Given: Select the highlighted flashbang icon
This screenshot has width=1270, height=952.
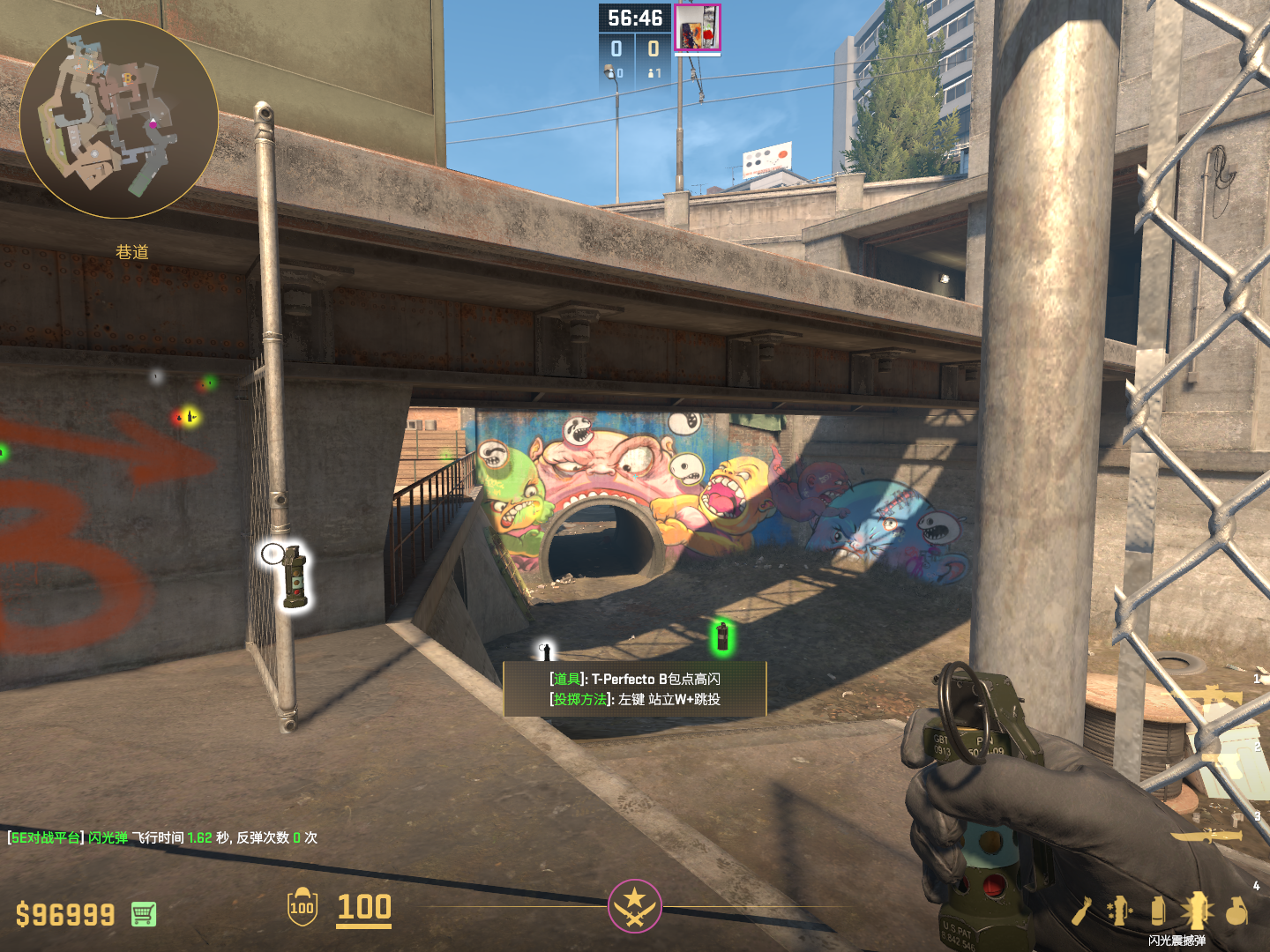Looking at the screenshot, I should [1197, 911].
